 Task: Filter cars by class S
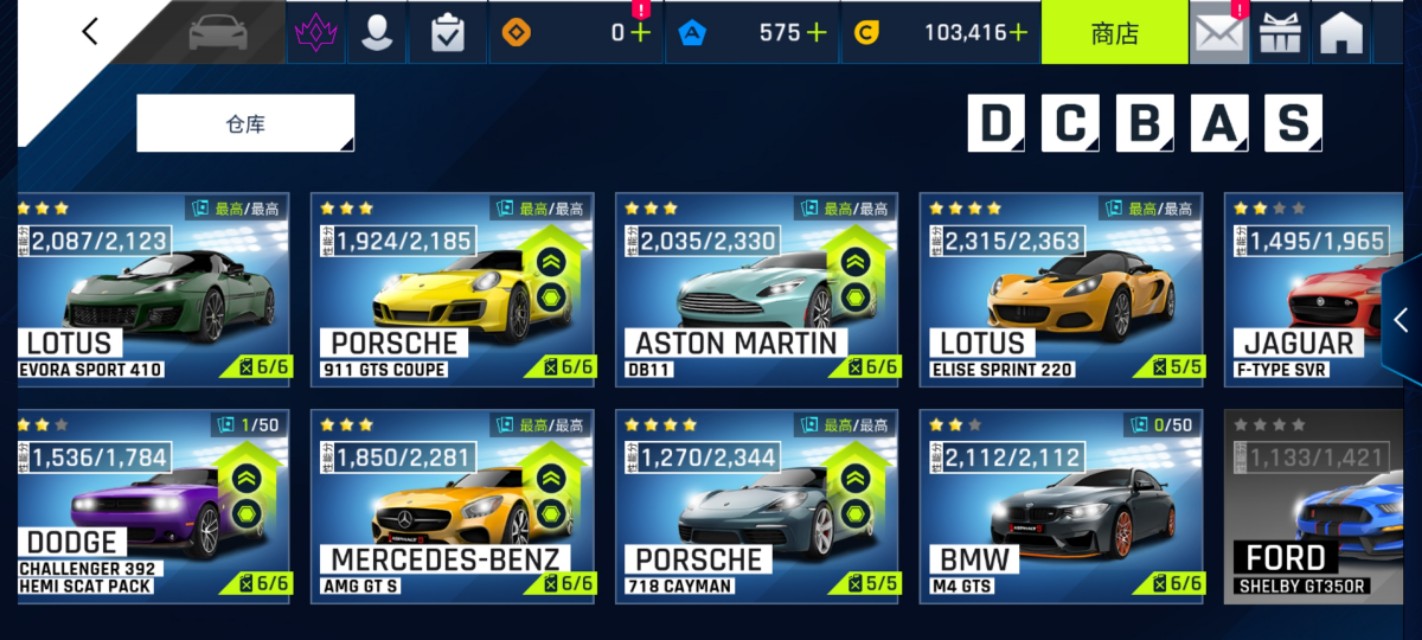(x=1292, y=124)
